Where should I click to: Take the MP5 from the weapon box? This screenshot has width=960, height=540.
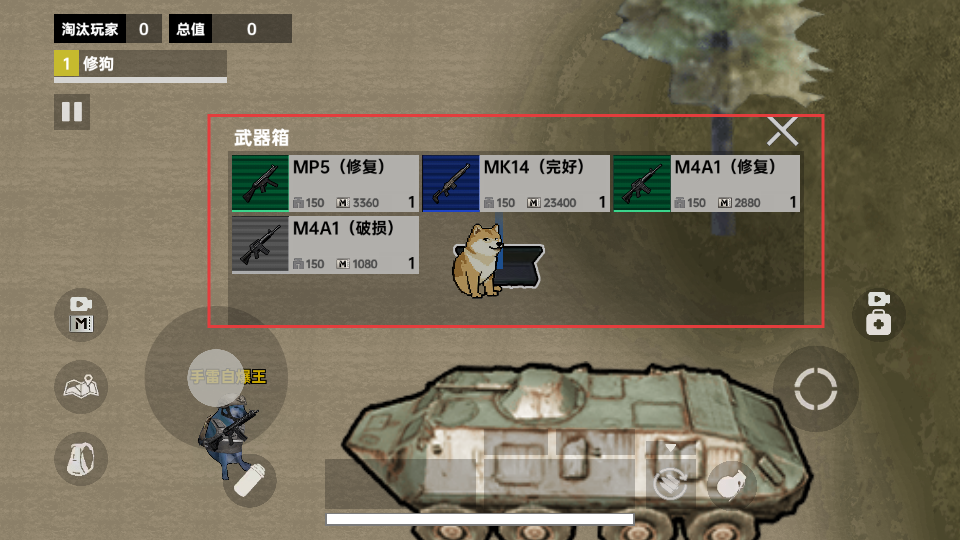click(325, 183)
